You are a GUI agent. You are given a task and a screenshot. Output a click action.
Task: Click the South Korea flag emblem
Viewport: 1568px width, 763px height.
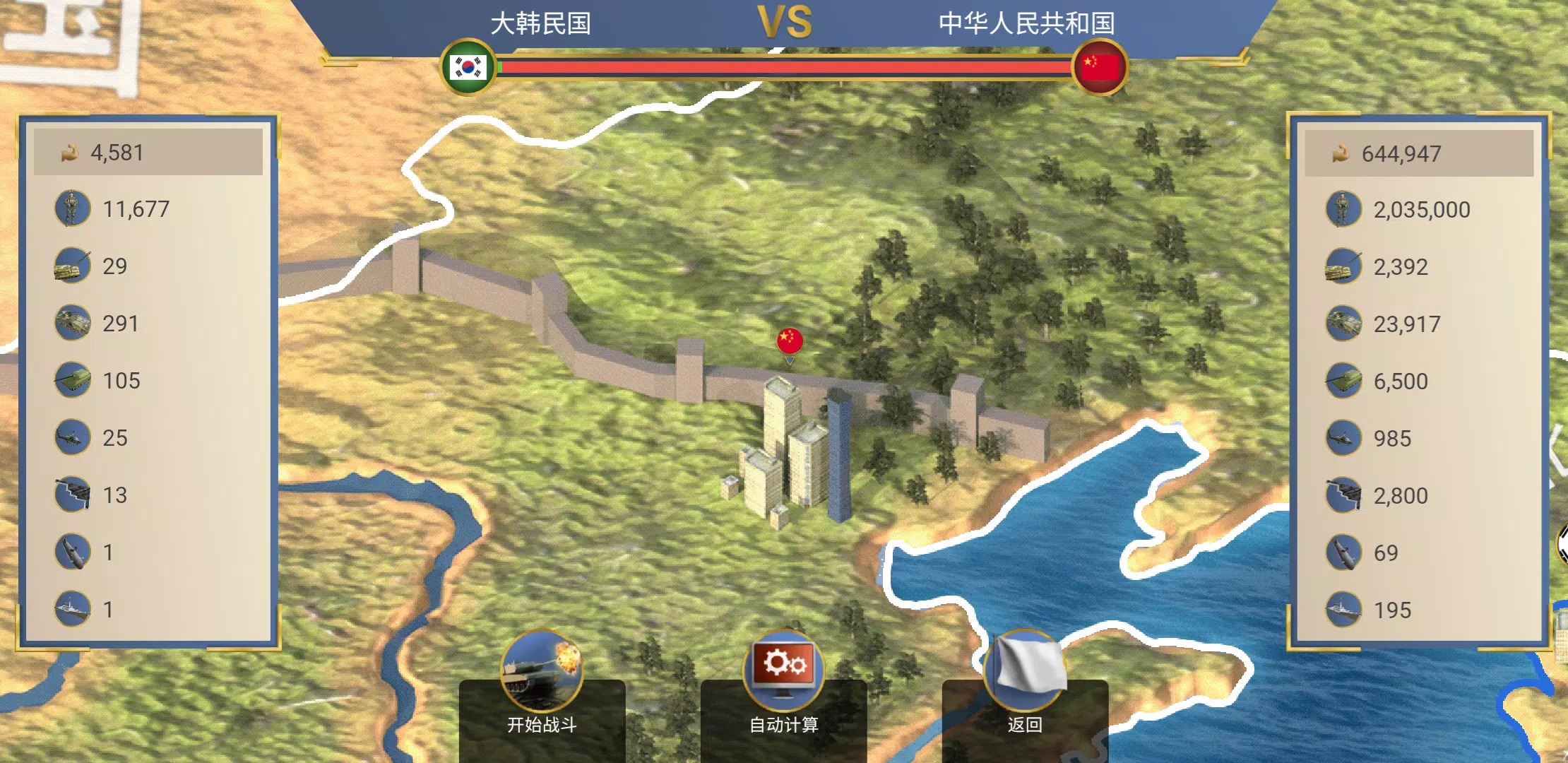tap(468, 66)
